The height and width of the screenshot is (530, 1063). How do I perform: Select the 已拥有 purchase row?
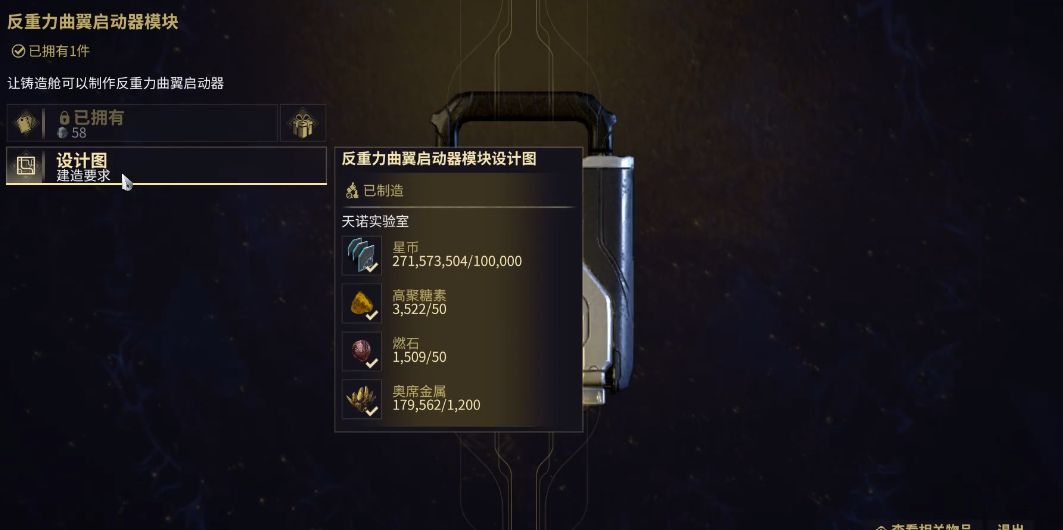point(142,123)
